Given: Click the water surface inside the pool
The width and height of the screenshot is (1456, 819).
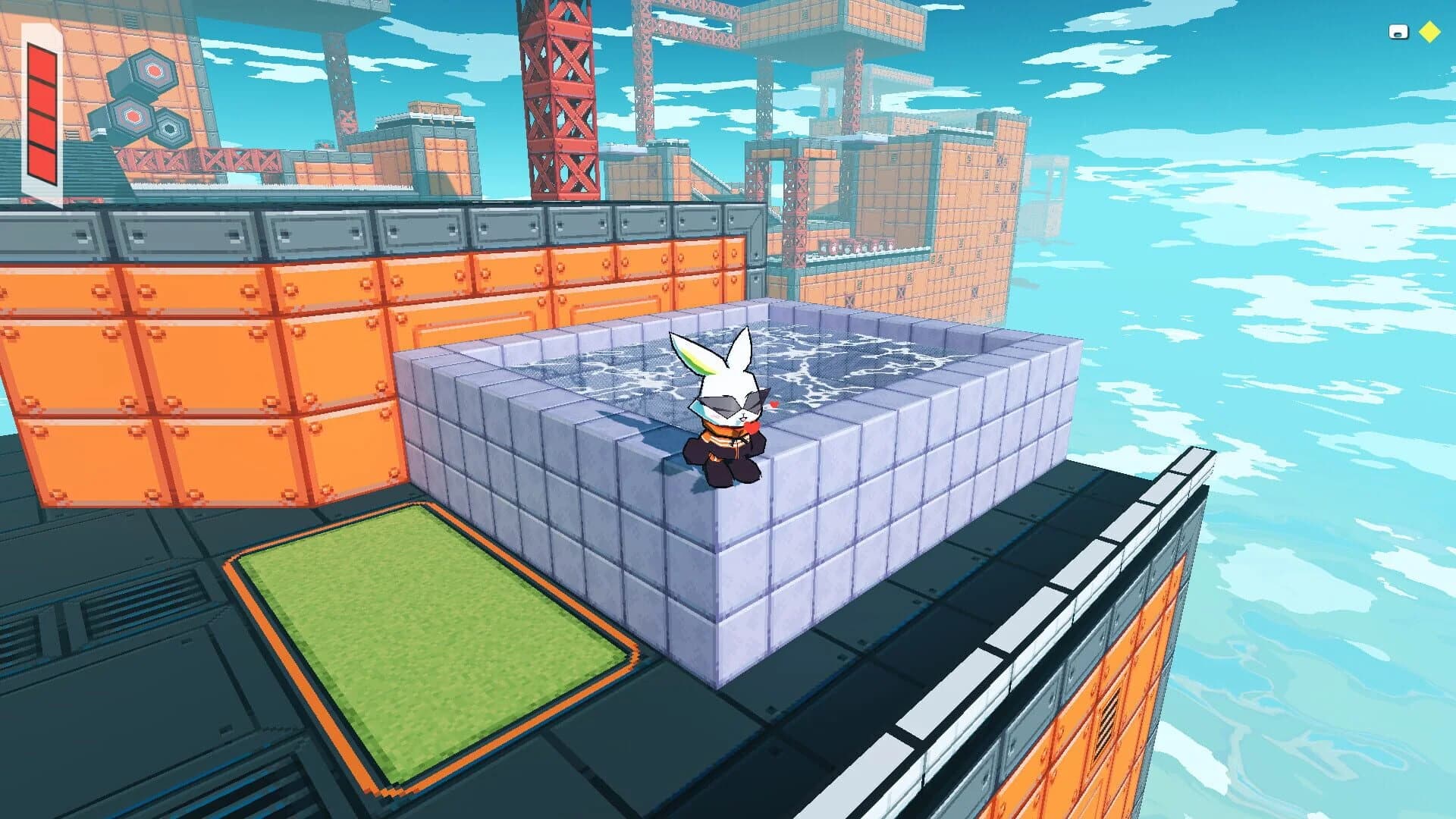Looking at the screenshot, I should tap(849, 356).
